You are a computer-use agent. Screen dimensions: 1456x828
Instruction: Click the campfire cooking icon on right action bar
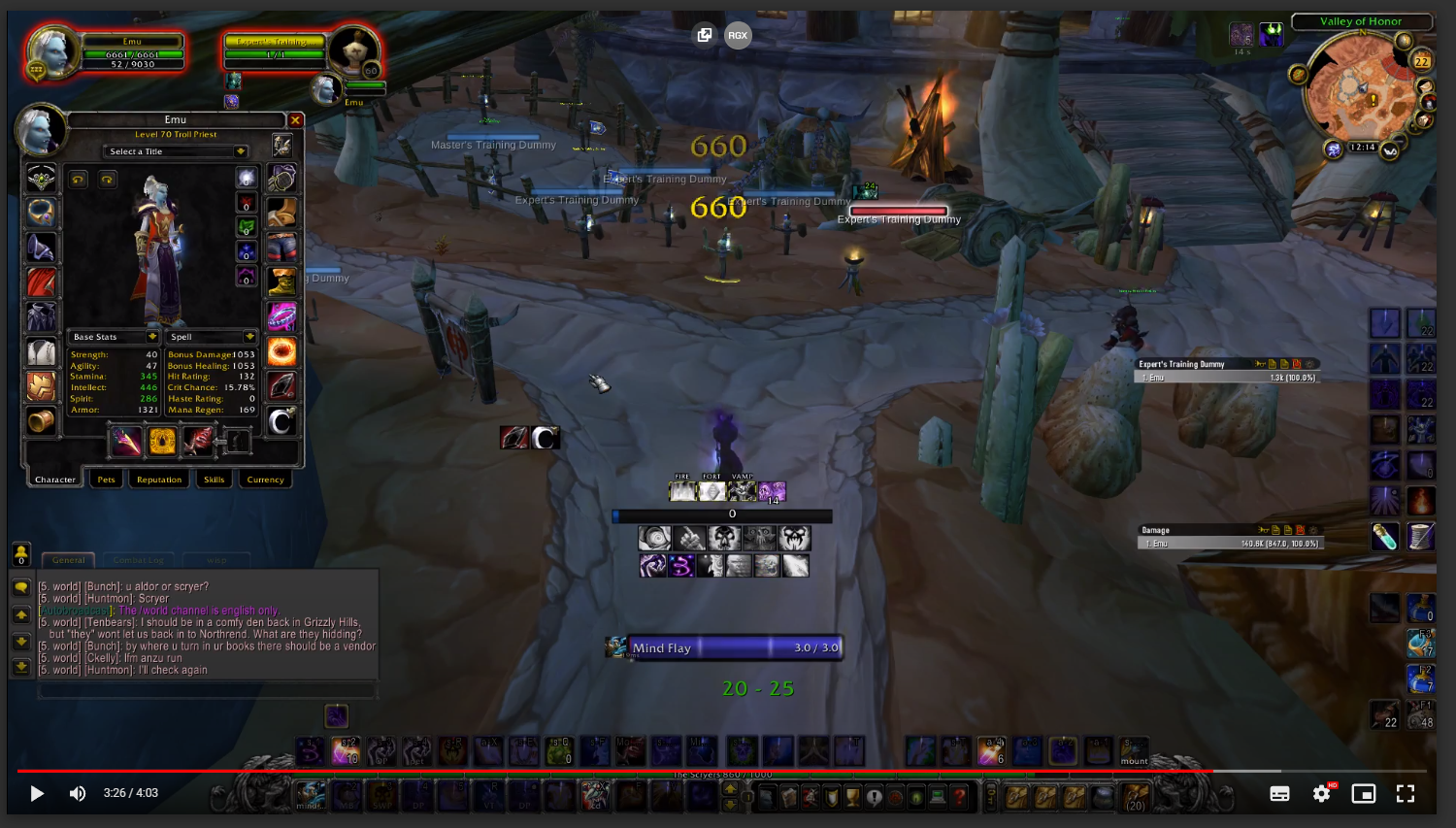[x=1422, y=500]
